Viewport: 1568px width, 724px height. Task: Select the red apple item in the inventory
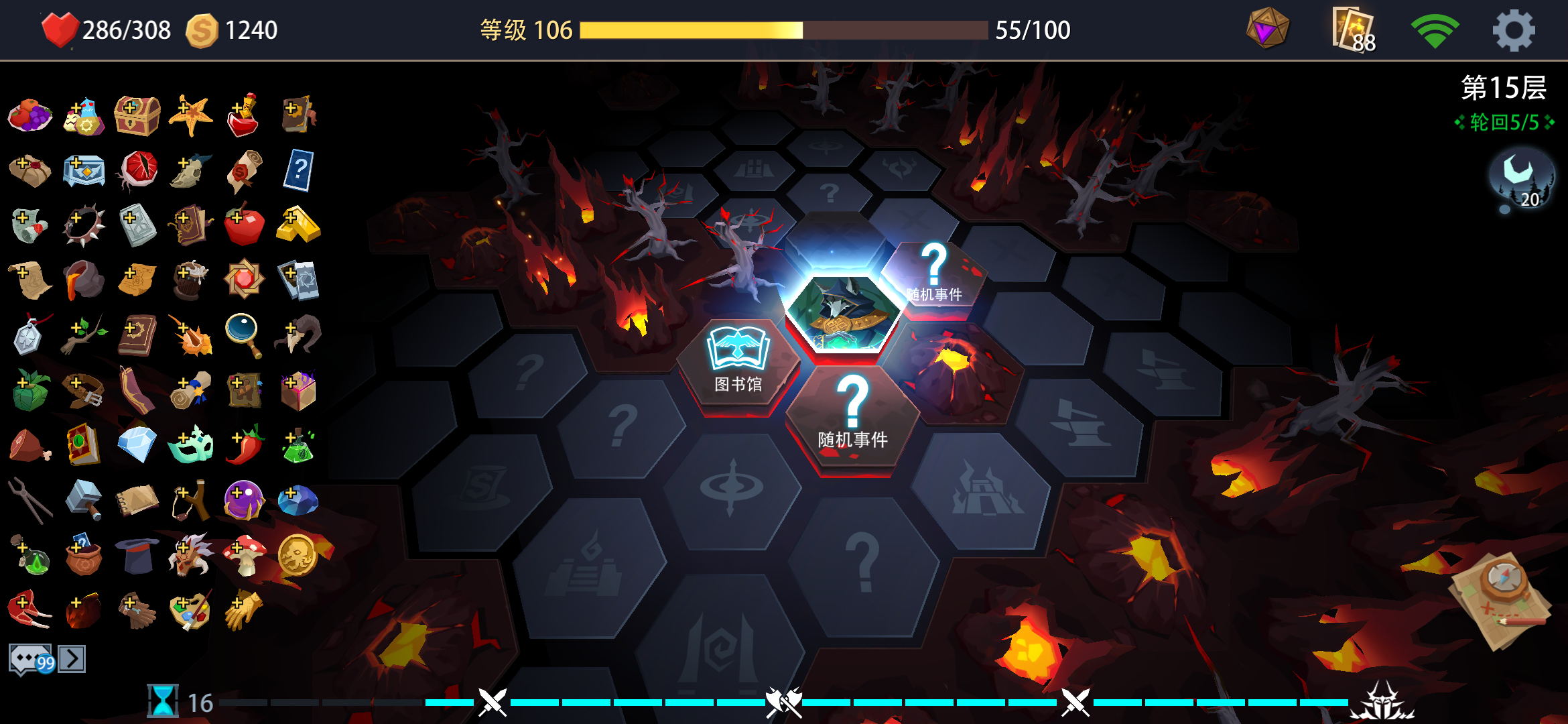244,225
